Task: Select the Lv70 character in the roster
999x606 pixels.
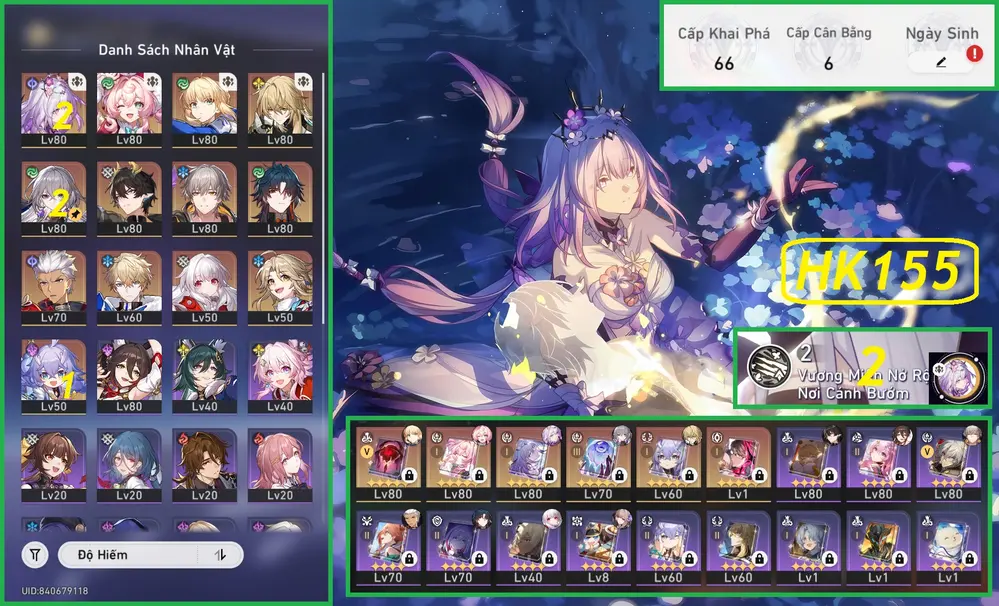Action: 53,287
